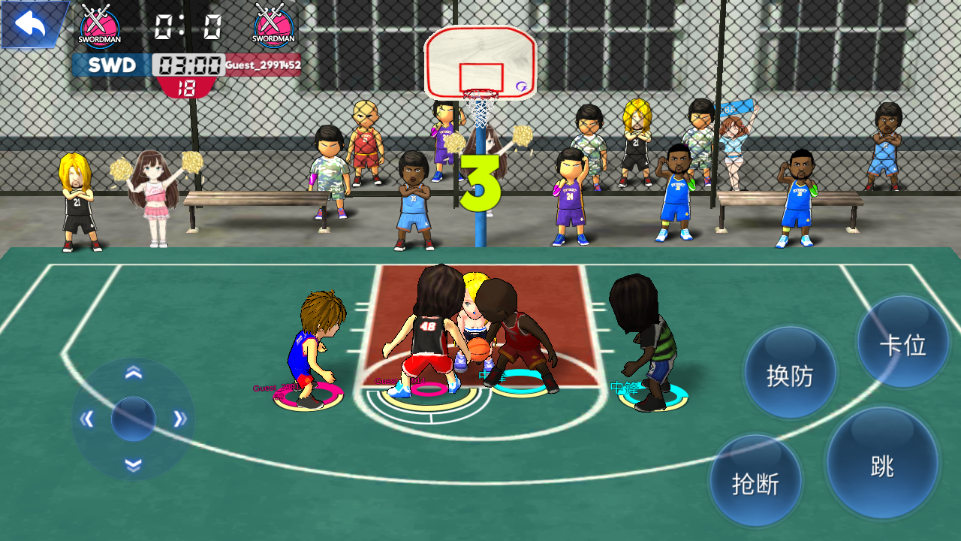Tap the back arrow button

30,24
